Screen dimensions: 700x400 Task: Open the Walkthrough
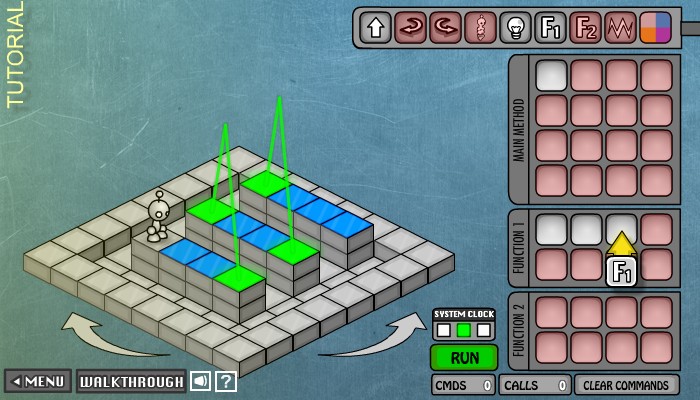(x=131, y=381)
